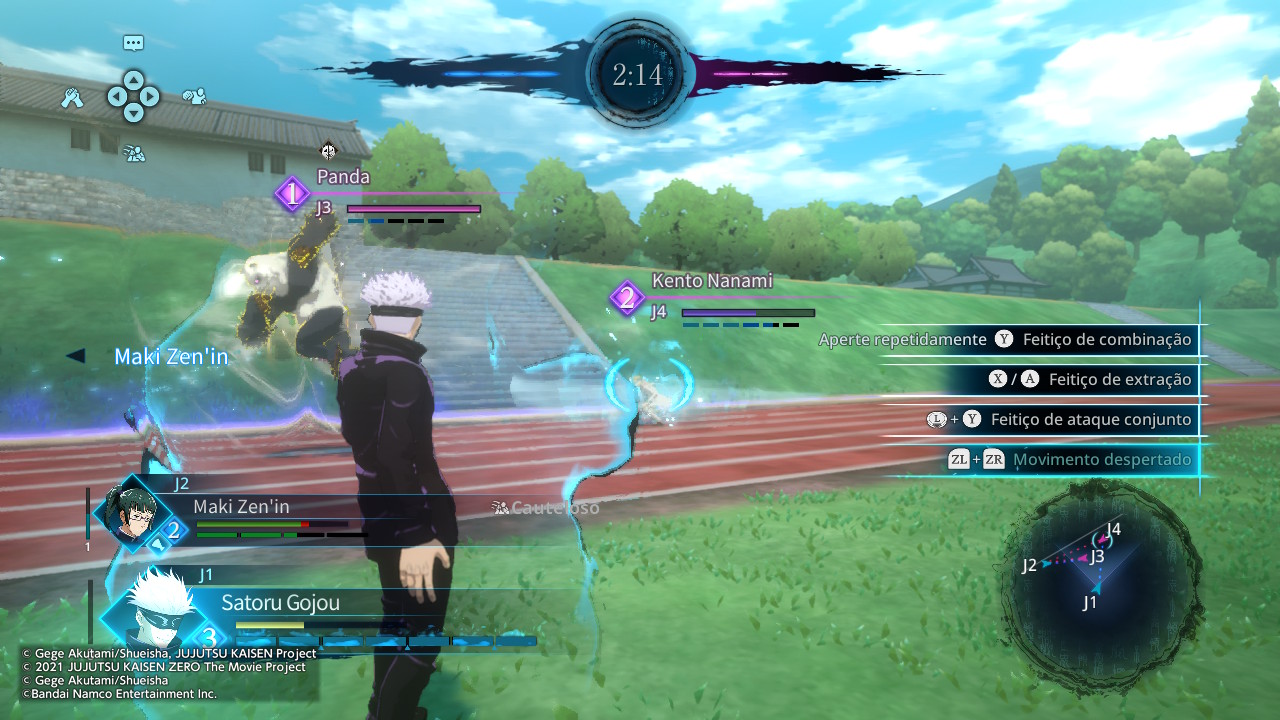Click the Cauteloso status label

coord(546,508)
